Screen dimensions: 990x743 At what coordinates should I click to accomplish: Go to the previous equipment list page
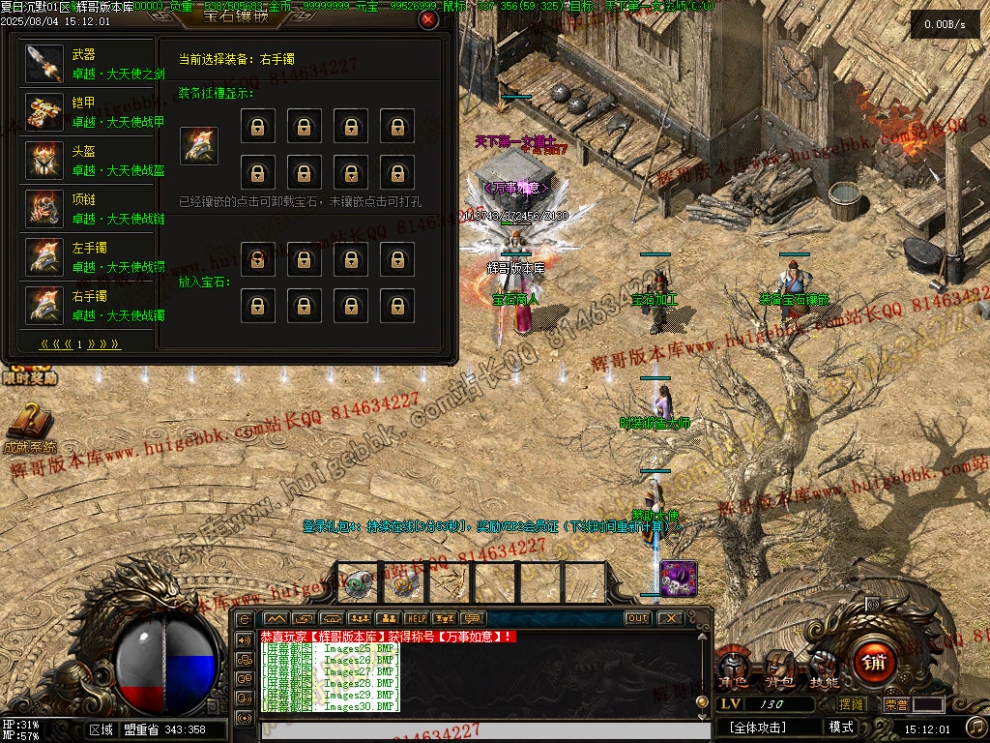coord(59,345)
